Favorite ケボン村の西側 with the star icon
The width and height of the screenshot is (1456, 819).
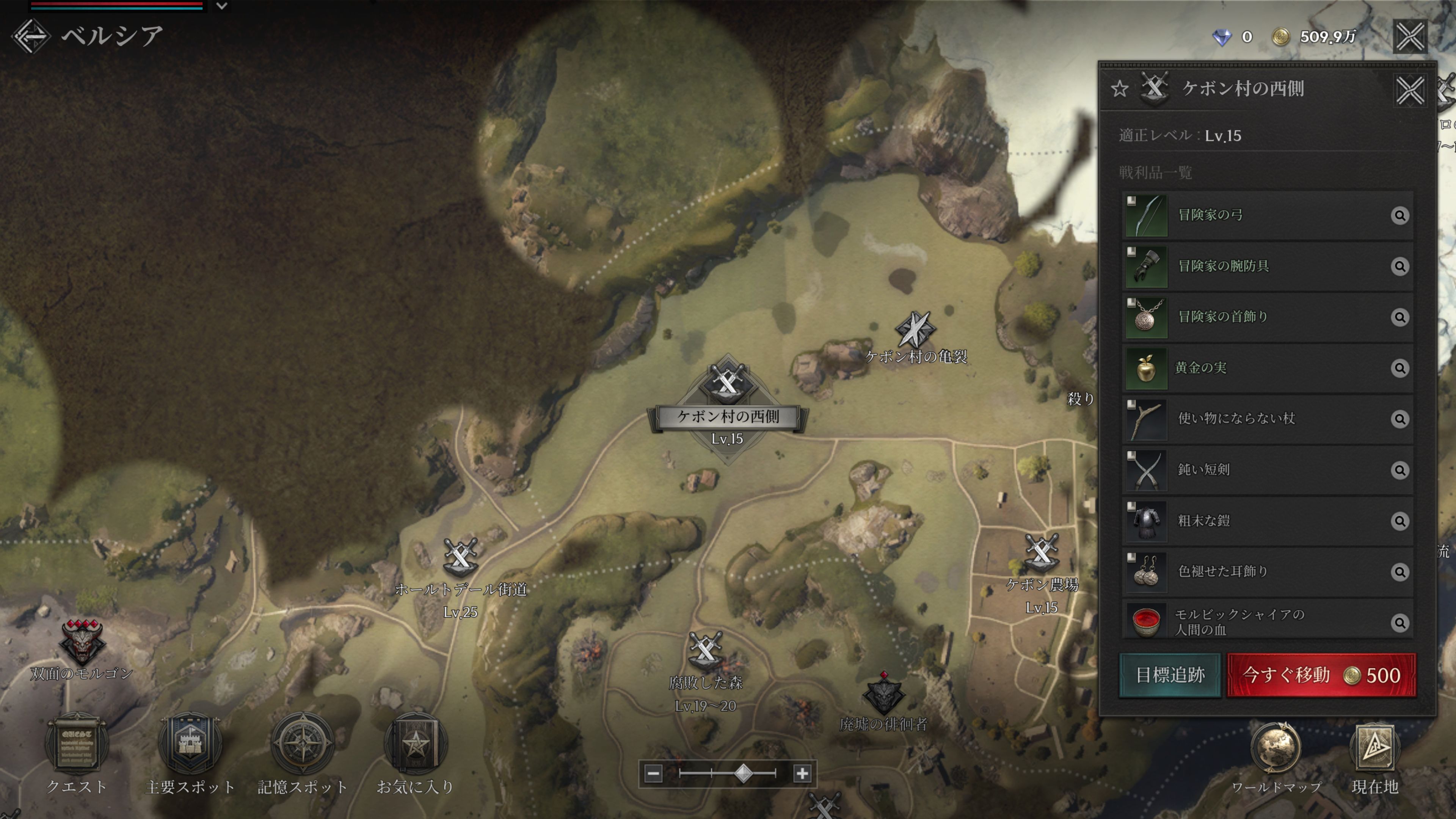(x=1119, y=89)
